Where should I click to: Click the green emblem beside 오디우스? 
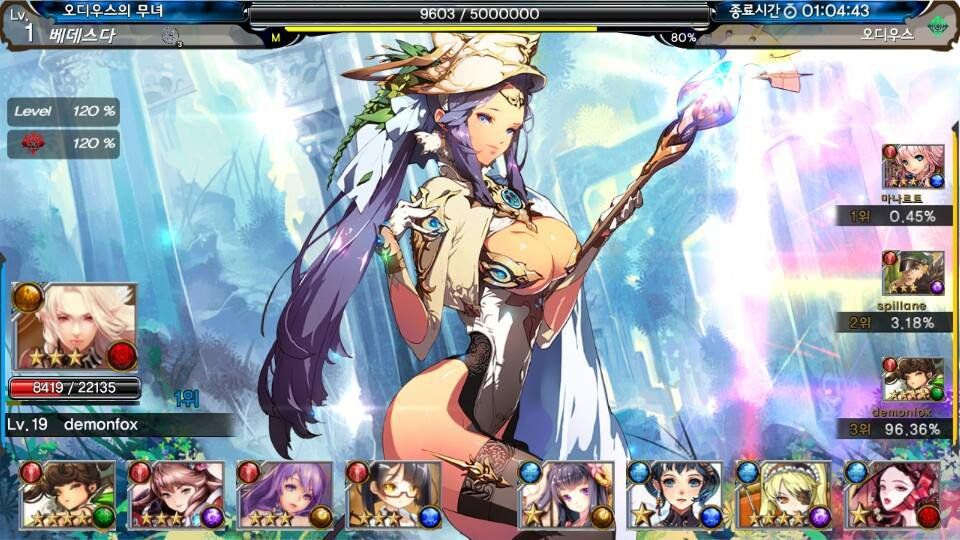pyautogui.click(x=937, y=26)
